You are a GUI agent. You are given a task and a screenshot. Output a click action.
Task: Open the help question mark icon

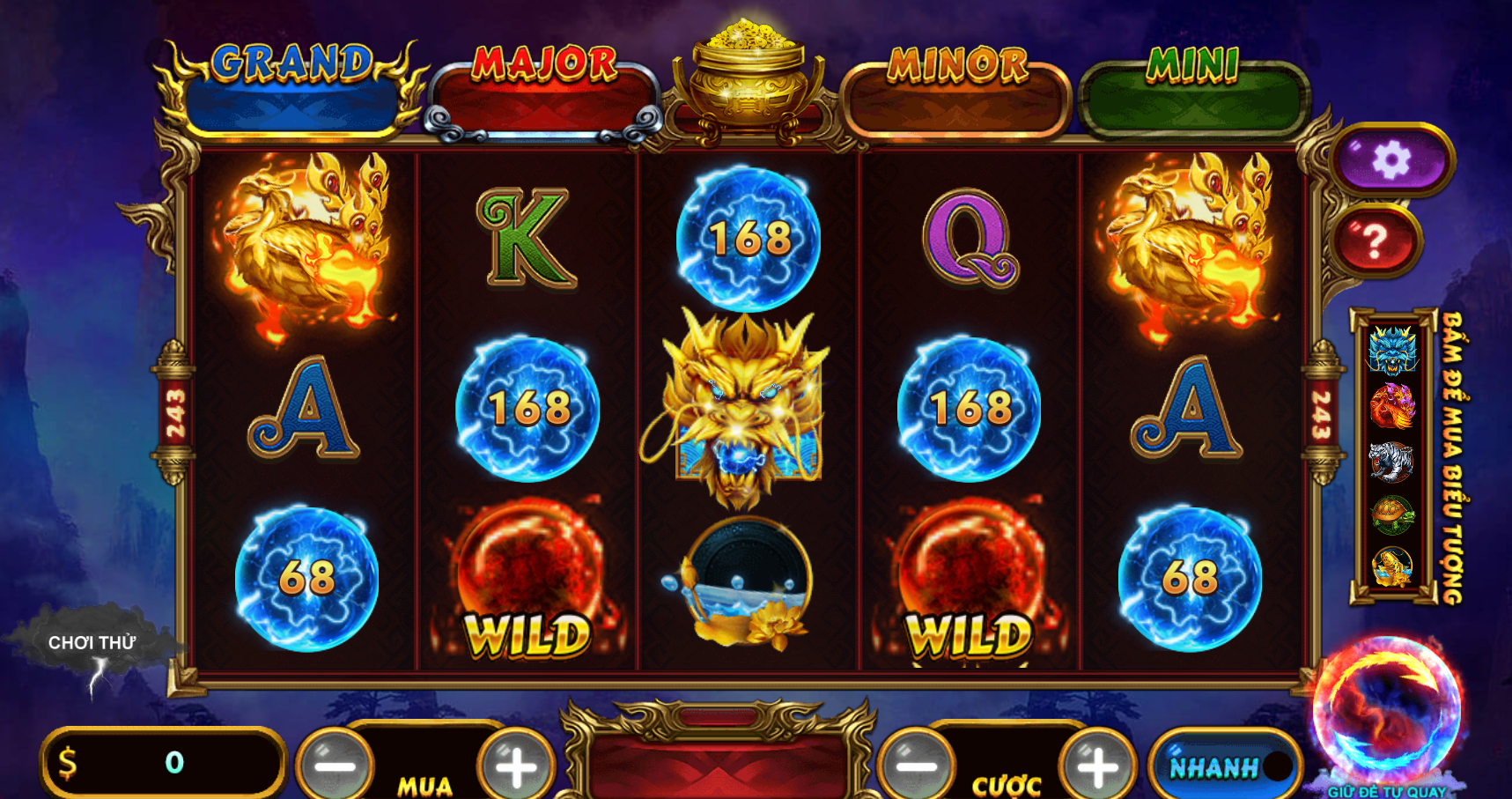tap(1376, 238)
